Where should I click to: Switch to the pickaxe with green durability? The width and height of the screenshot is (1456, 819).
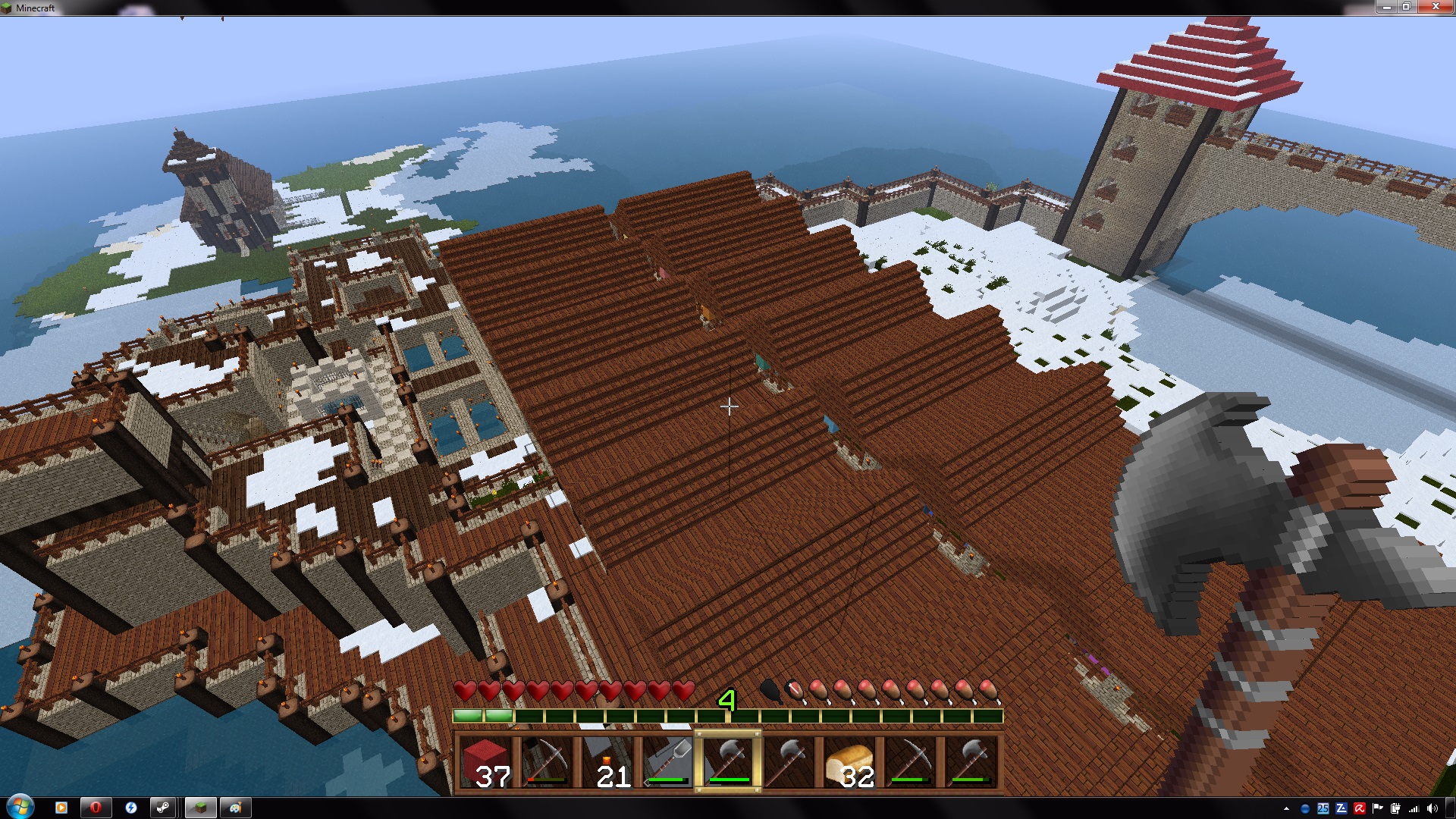(910, 762)
